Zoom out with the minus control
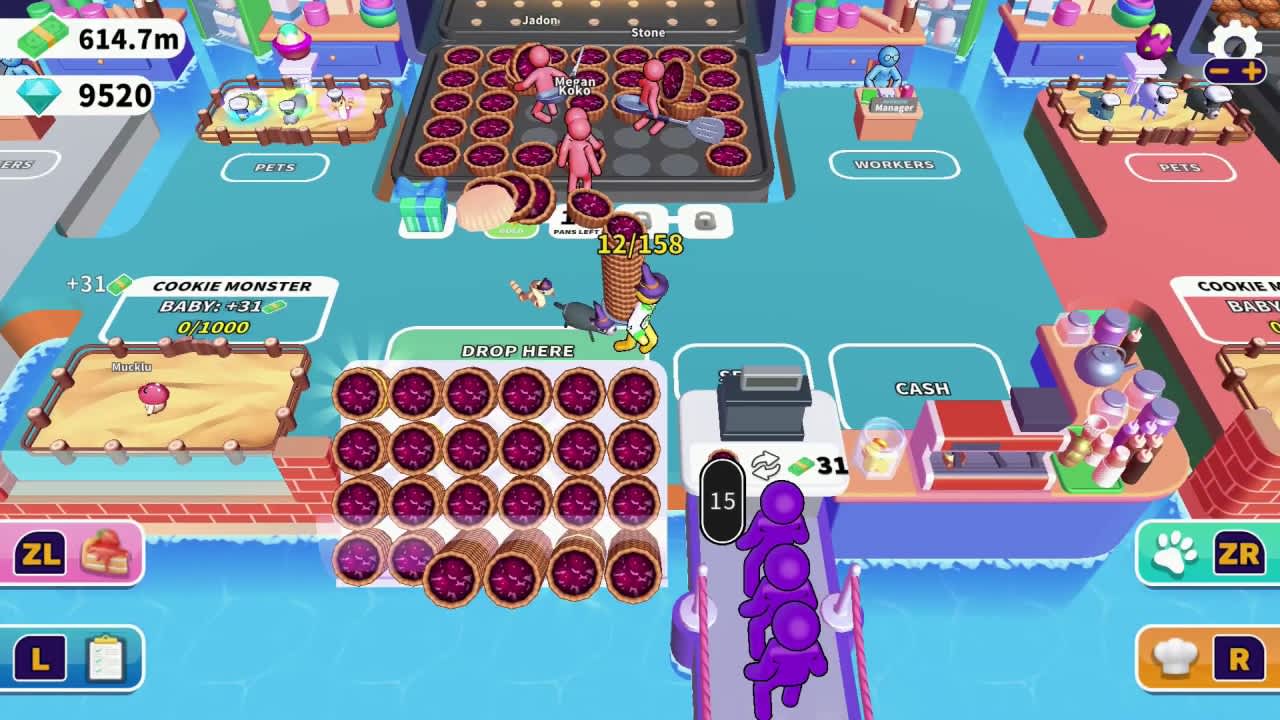Image resolution: width=1280 pixels, height=720 pixels. (1221, 71)
